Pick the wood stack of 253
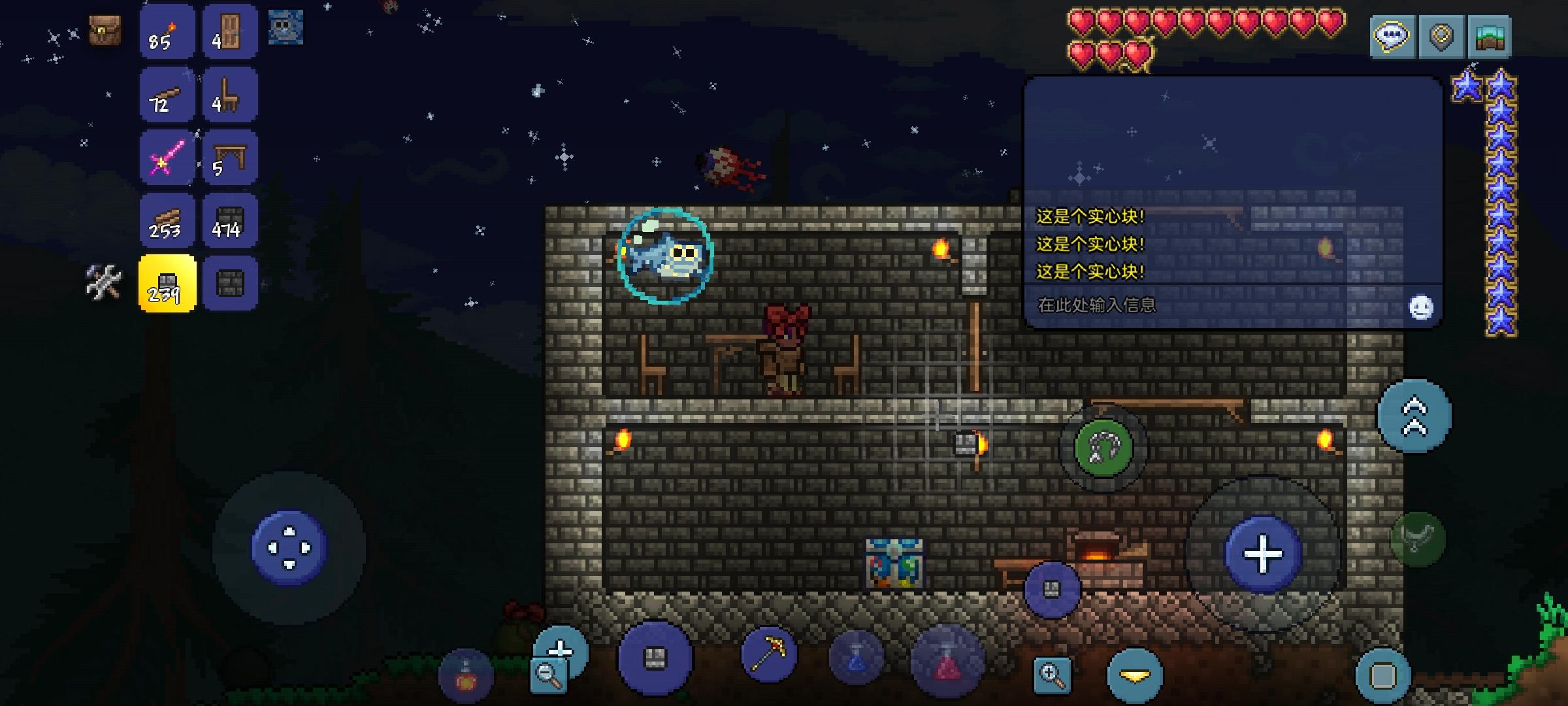 click(x=167, y=221)
